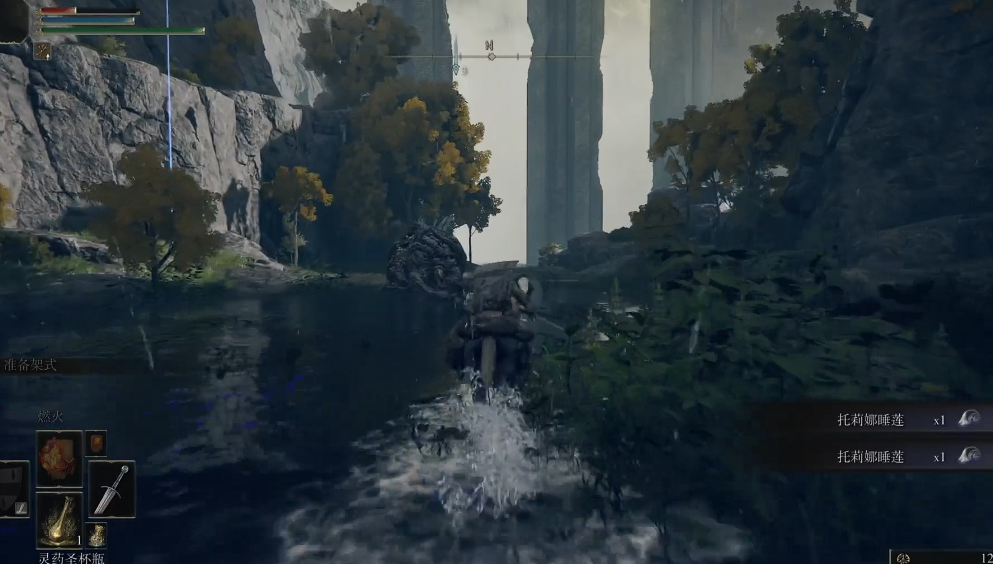Select the straight sword weapon slot

(111, 488)
